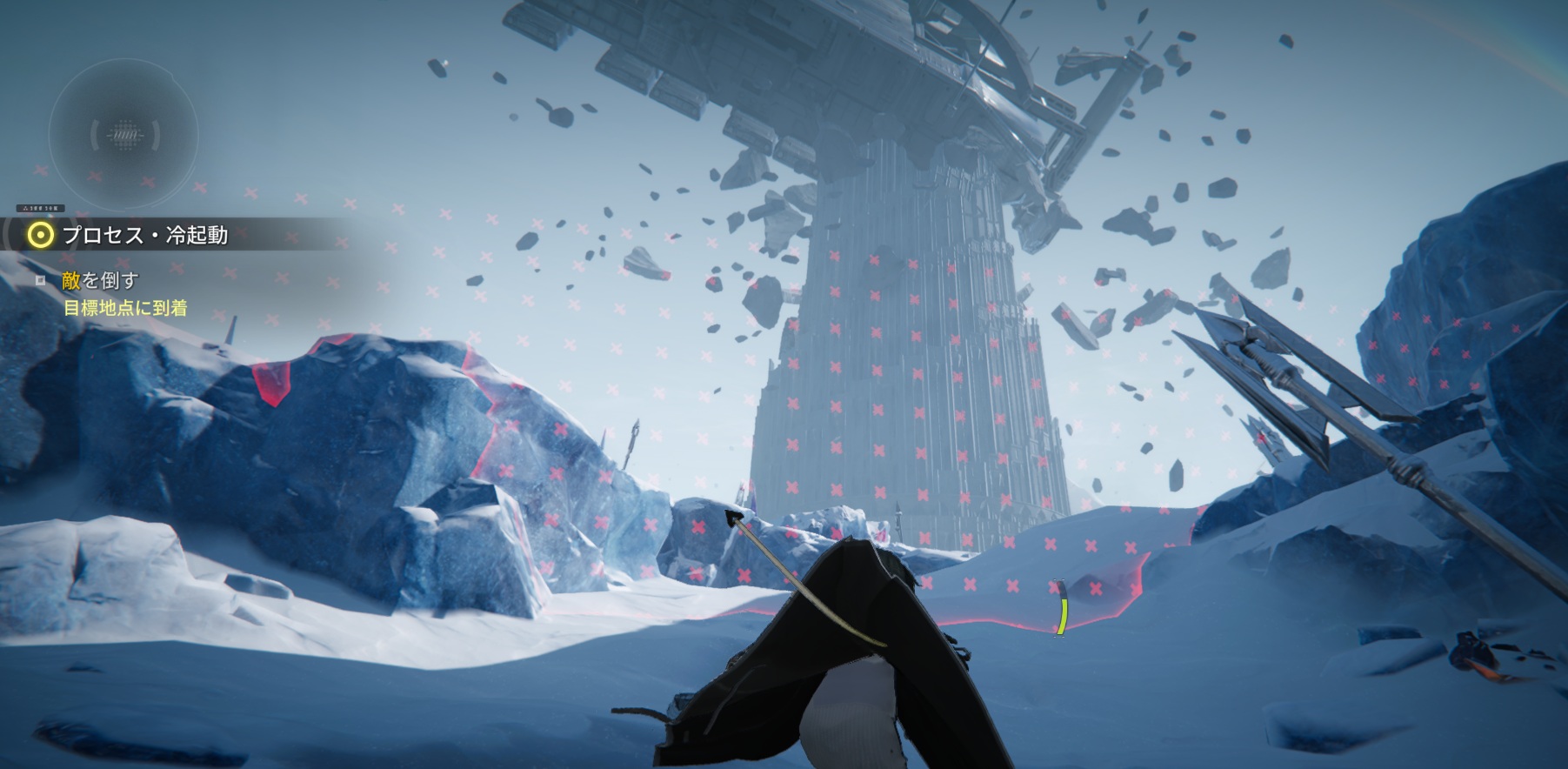This screenshot has height=769, width=1568.
Task: Click the 敵を倒す objective entry
Action: coord(100,280)
